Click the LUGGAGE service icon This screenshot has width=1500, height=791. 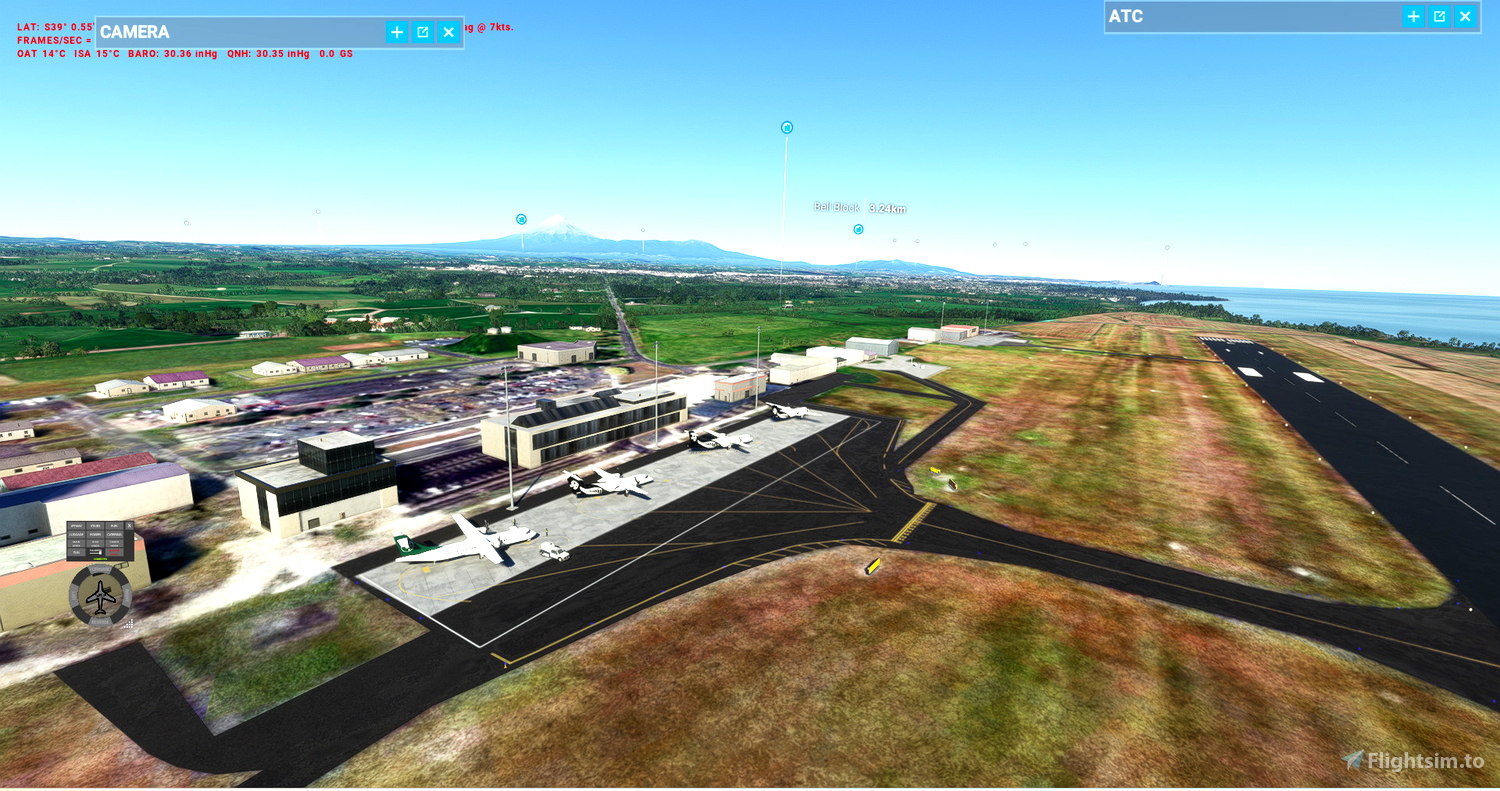[77, 535]
